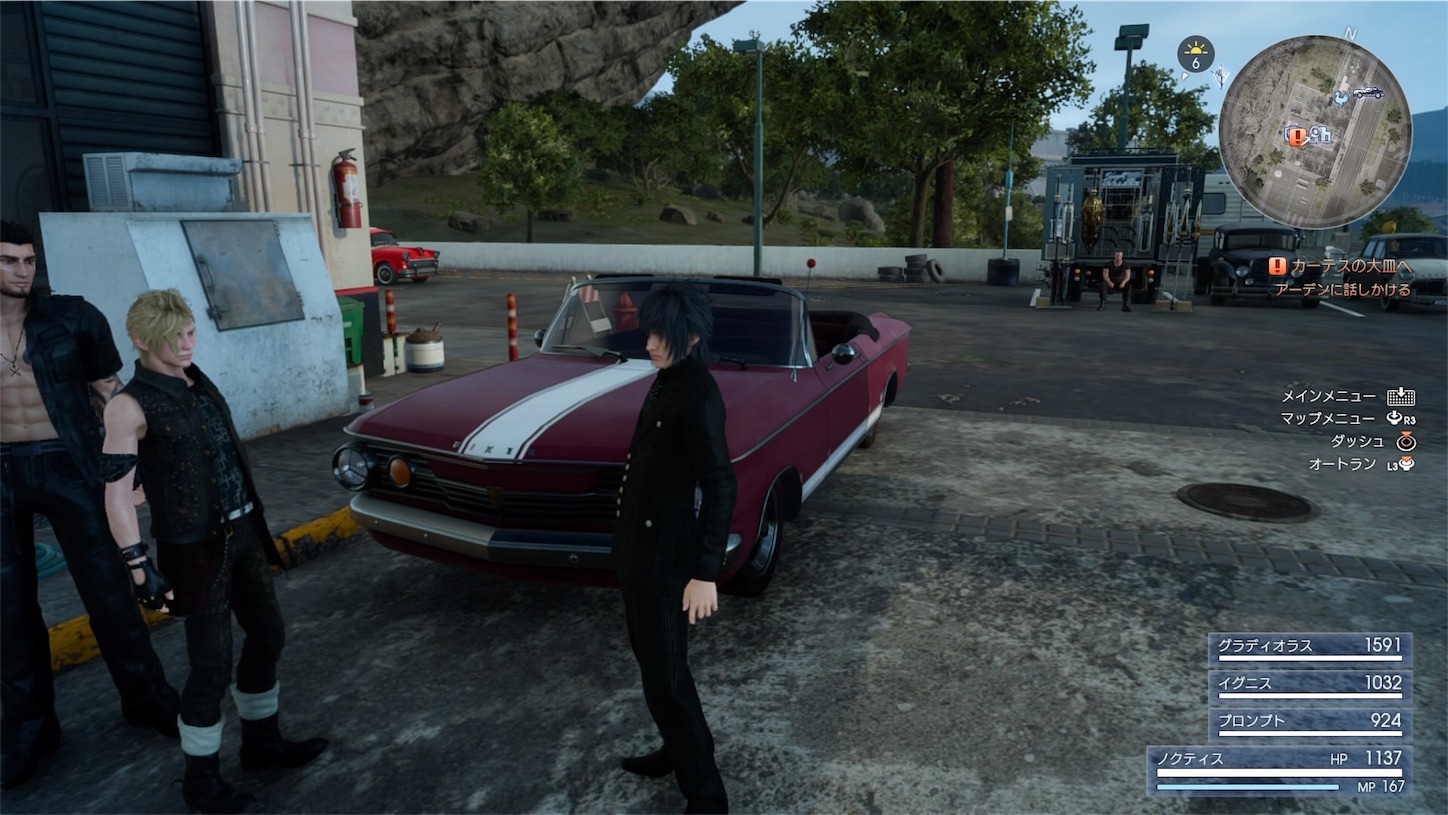Click the chocobo icon on the minimap
Image resolution: width=1448 pixels, height=815 pixels.
tap(1341, 100)
